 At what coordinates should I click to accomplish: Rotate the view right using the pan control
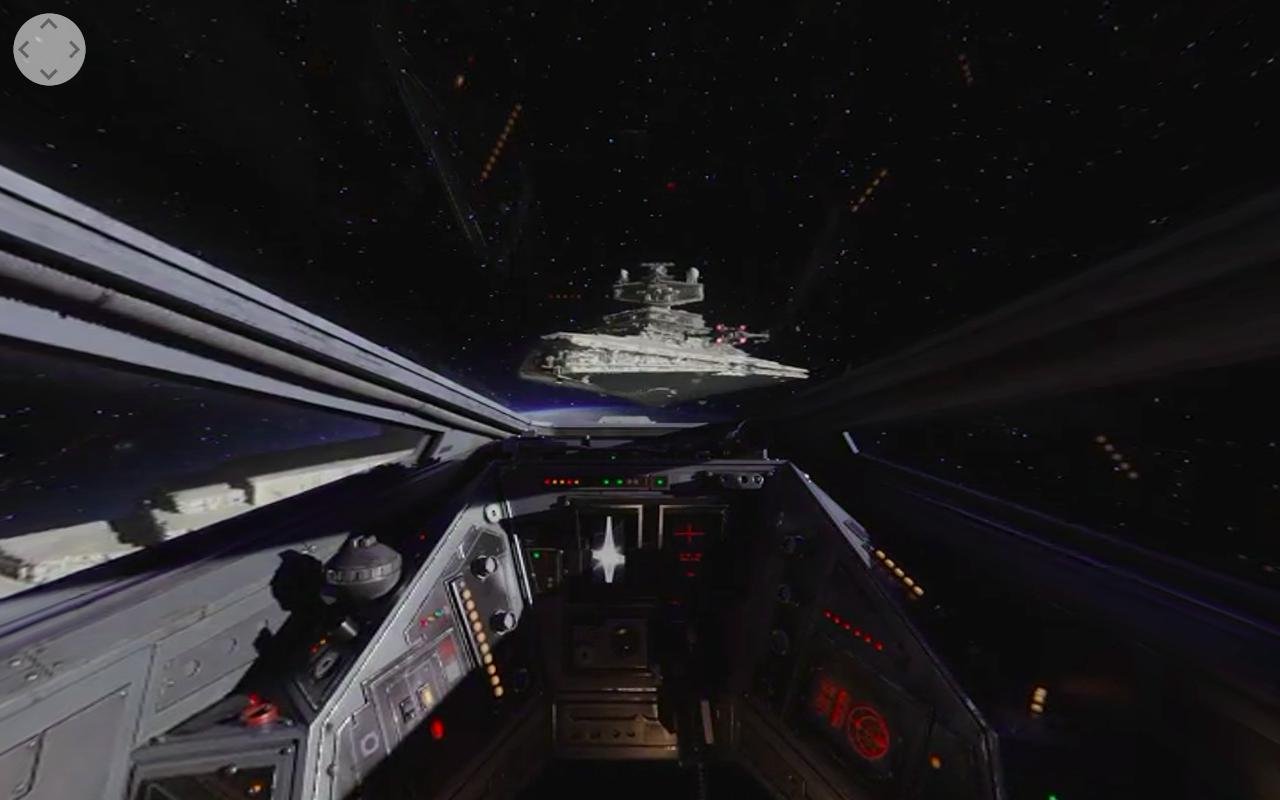[73, 49]
